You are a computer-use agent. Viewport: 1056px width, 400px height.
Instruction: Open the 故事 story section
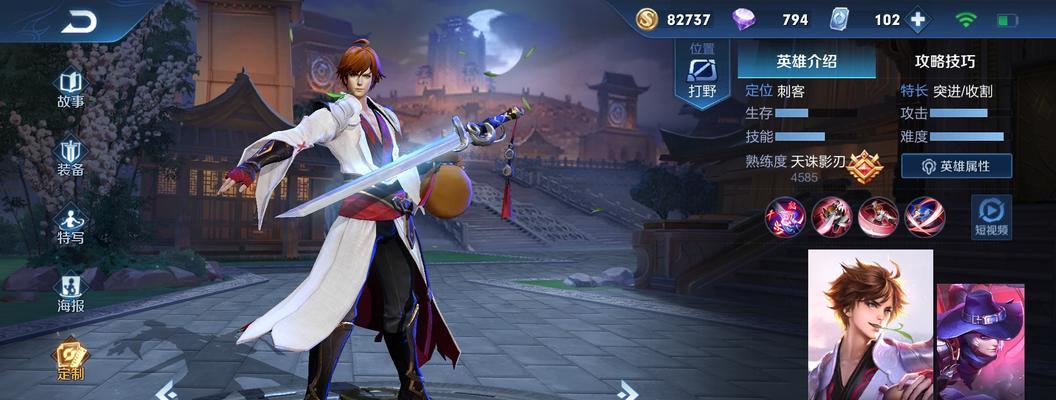click(70, 88)
